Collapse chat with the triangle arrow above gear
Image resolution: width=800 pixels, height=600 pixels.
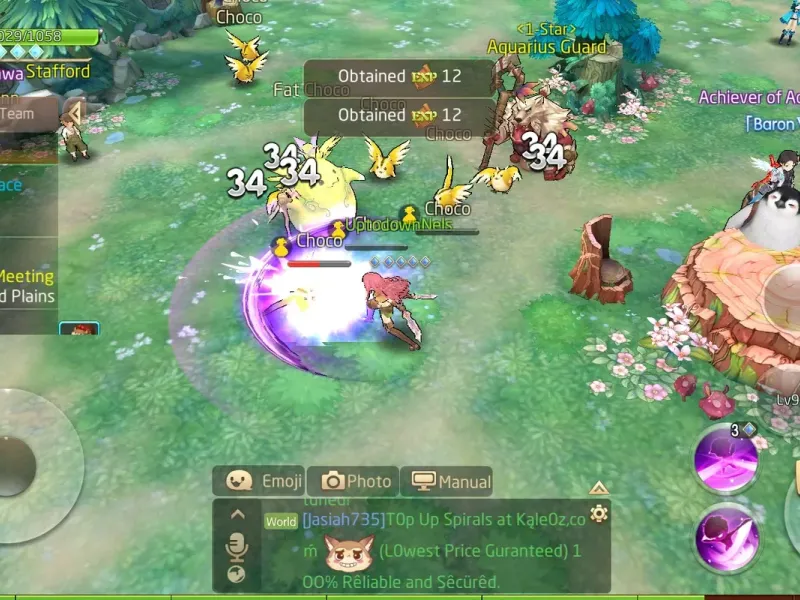598,488
